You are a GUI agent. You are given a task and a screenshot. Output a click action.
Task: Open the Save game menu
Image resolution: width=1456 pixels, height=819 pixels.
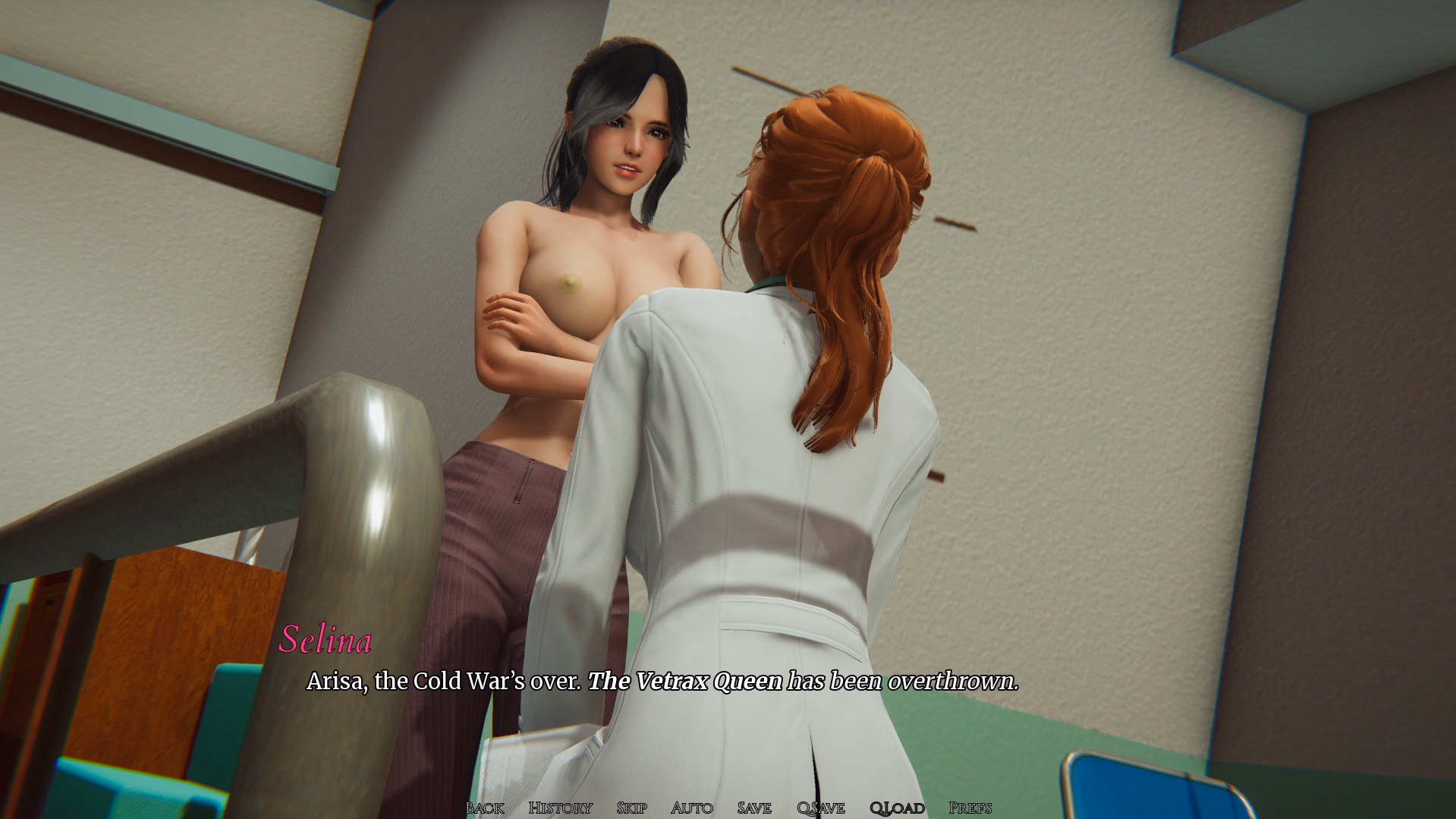tap(753, 808)
